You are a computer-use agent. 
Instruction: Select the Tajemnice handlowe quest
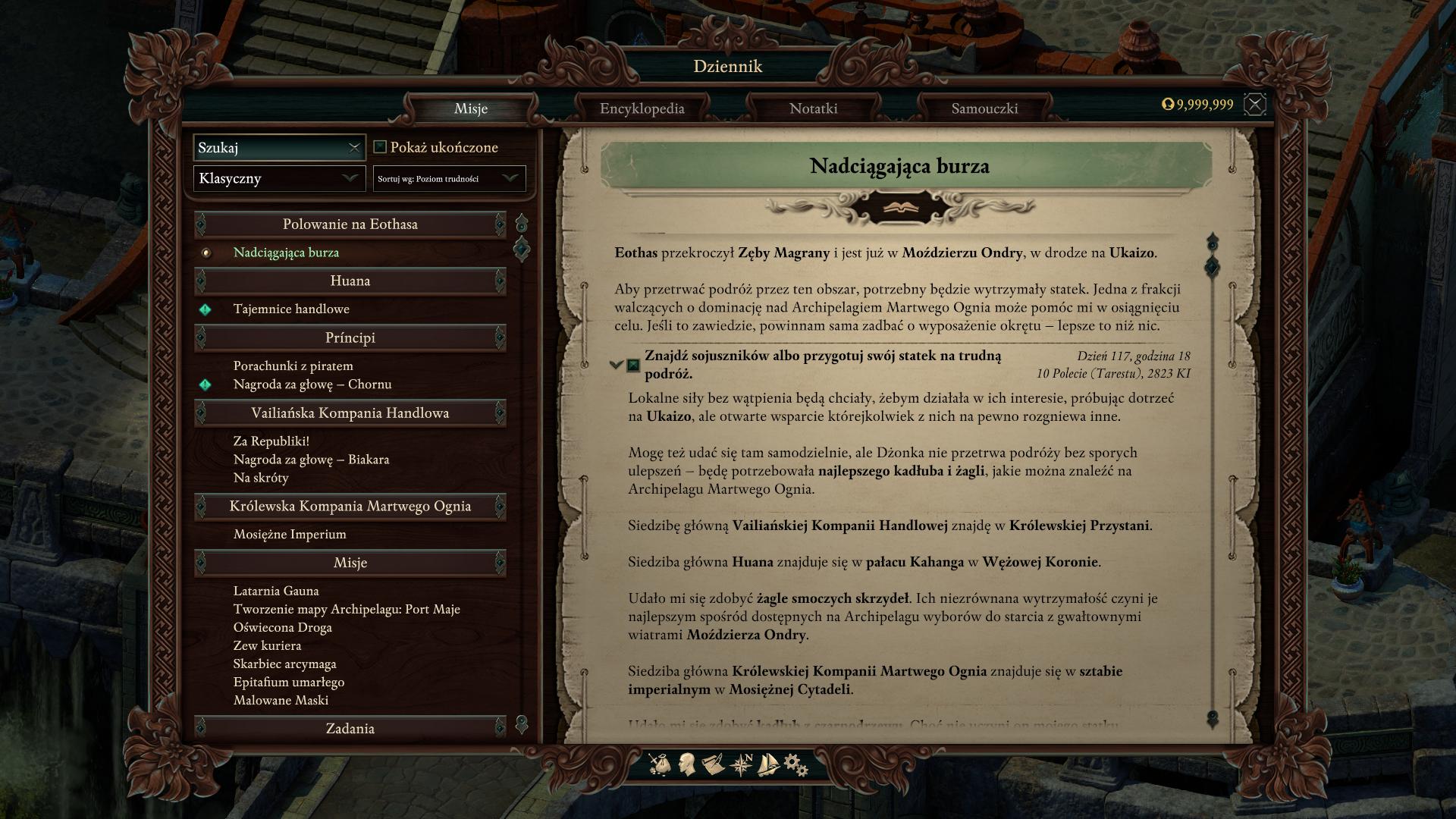point(291,309)
